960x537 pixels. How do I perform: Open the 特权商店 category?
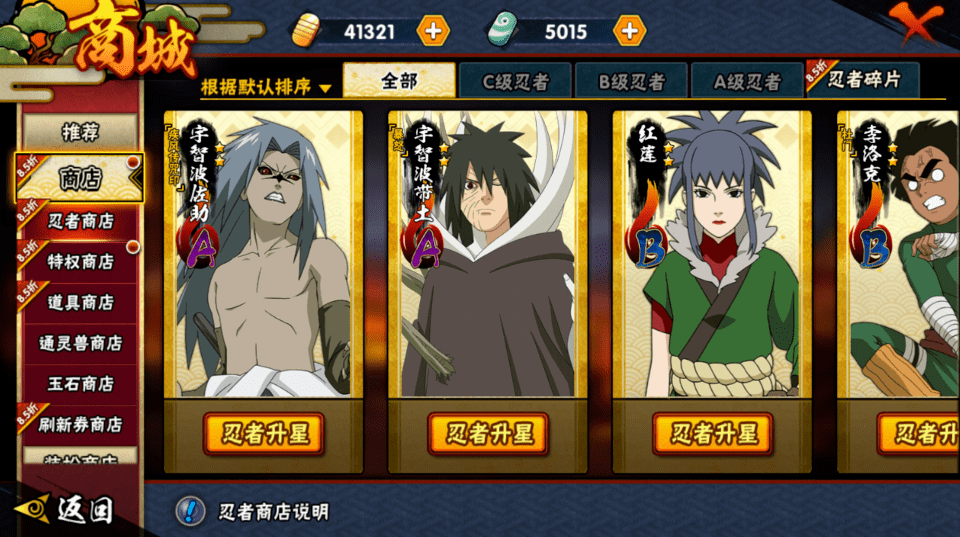click(x=81, y=262)
